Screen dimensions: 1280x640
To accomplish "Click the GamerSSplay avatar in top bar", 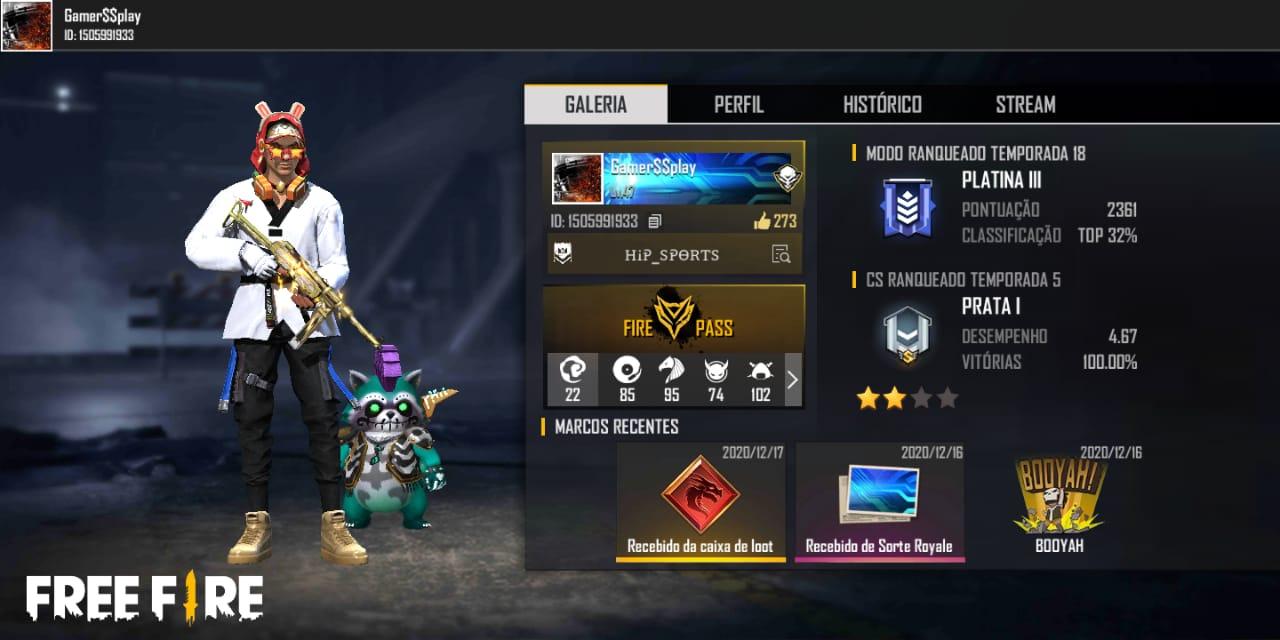I will tap(27, 26).
